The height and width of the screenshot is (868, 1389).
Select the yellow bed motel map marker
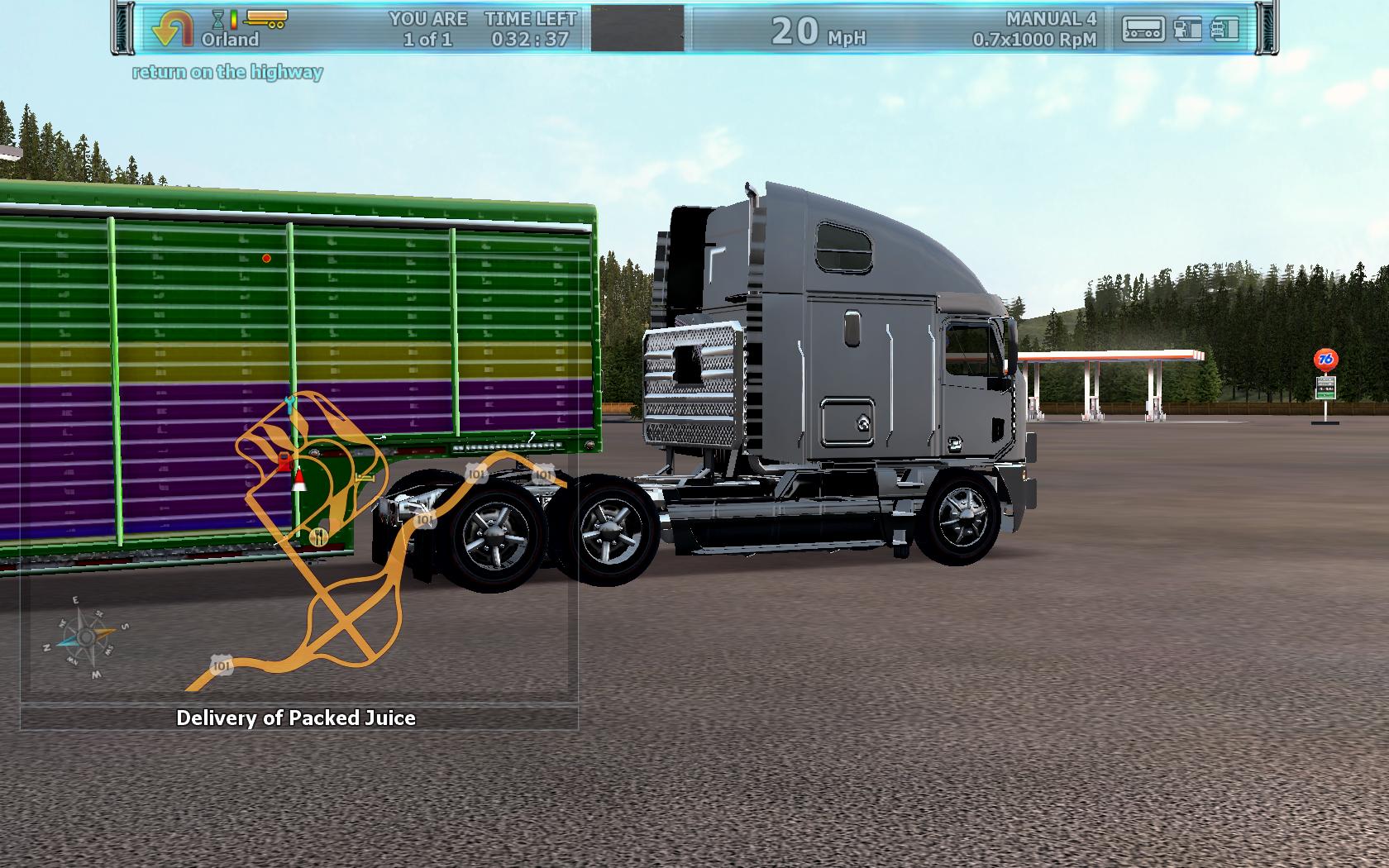coord(364,477)
